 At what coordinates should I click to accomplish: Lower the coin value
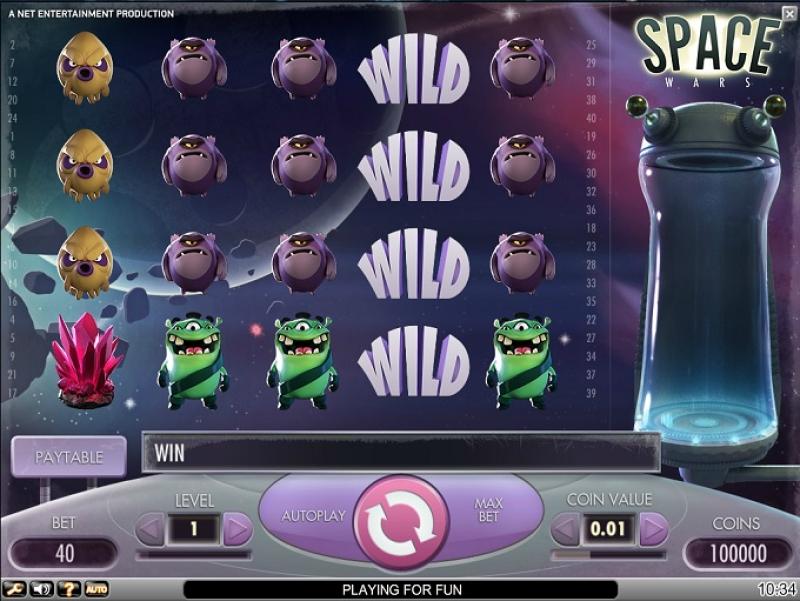[x=565, y=528]
